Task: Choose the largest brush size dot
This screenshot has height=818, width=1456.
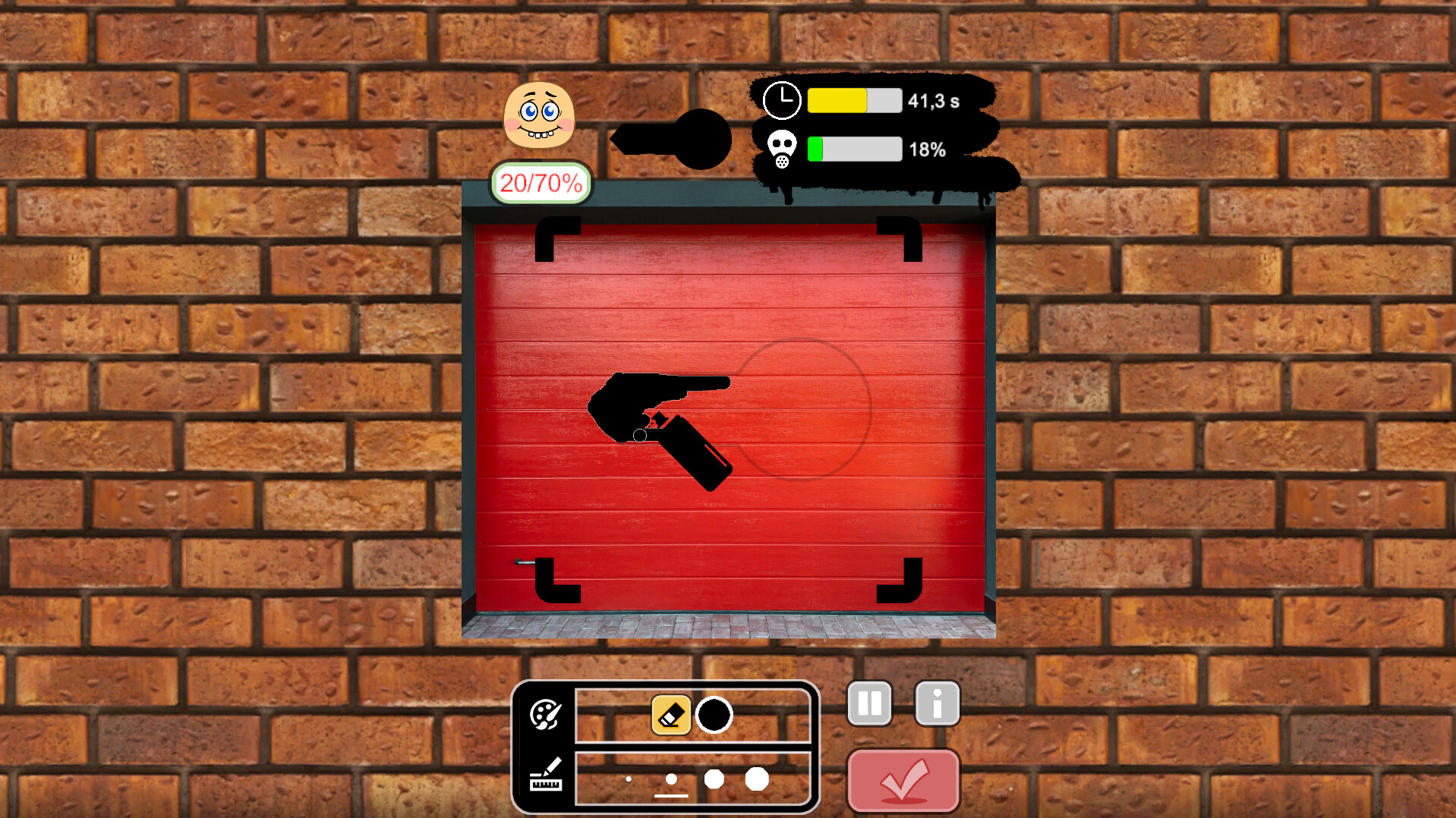Action: pyautogui.click(x=758, y=779)
